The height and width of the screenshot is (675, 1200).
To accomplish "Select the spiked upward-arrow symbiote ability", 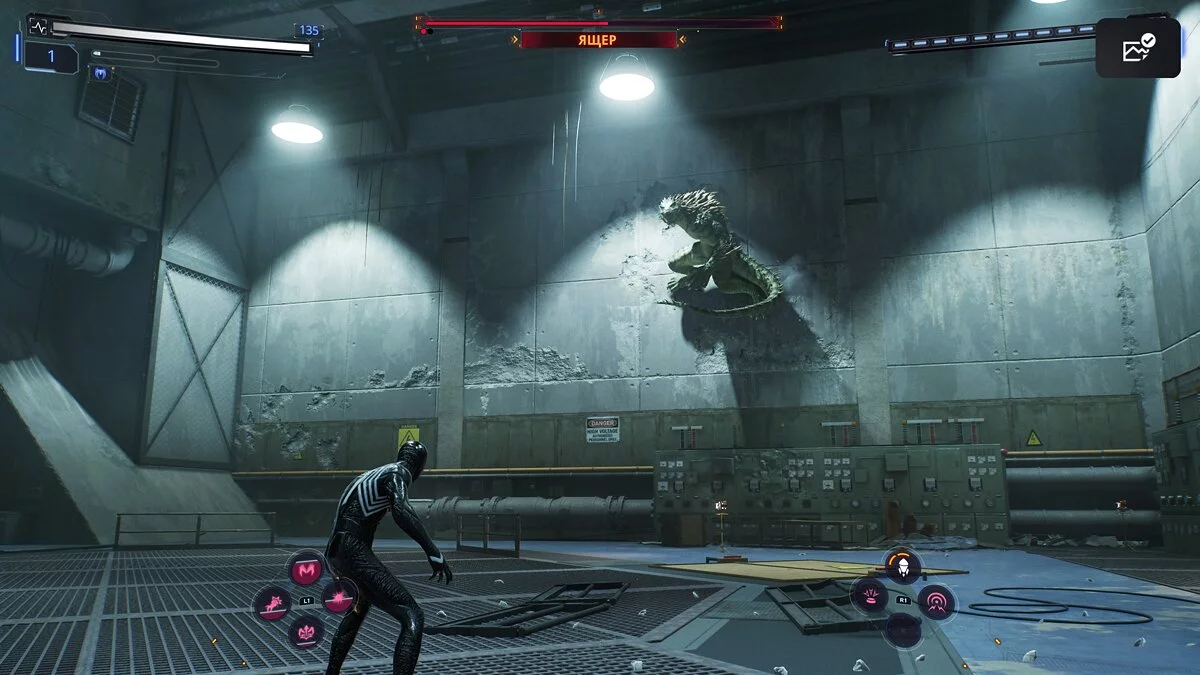I will click(x=305, y=632).
